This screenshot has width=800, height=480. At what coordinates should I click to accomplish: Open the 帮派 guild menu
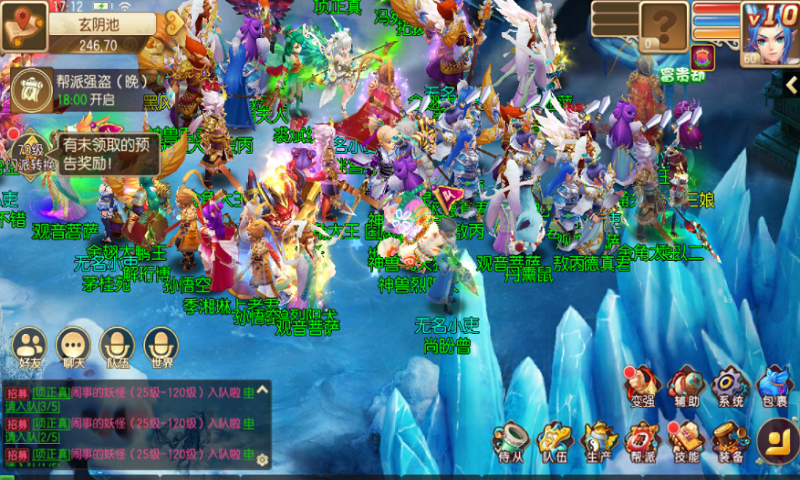[641, 441]
